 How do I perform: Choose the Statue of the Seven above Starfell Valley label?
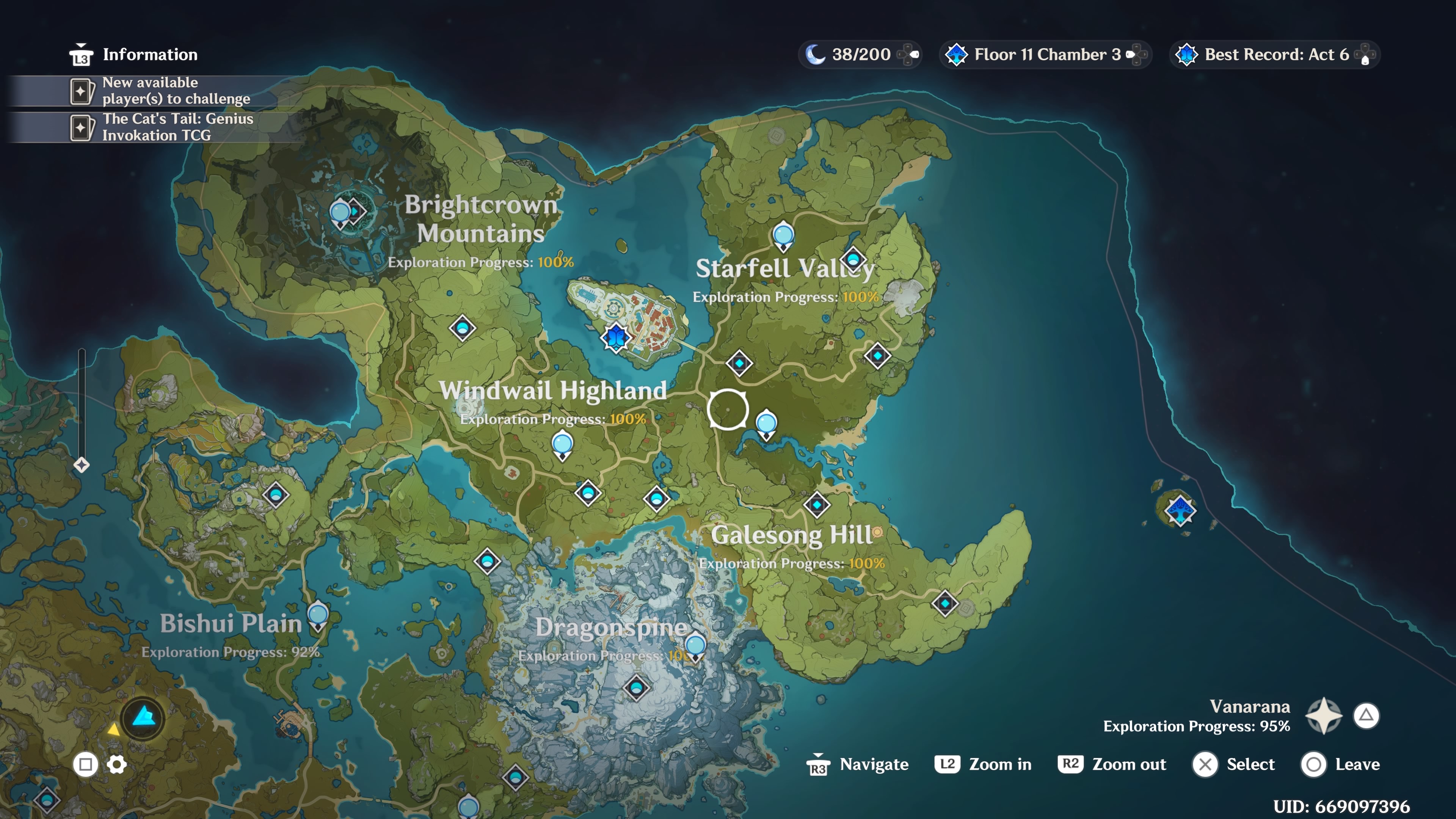(783, 235)
